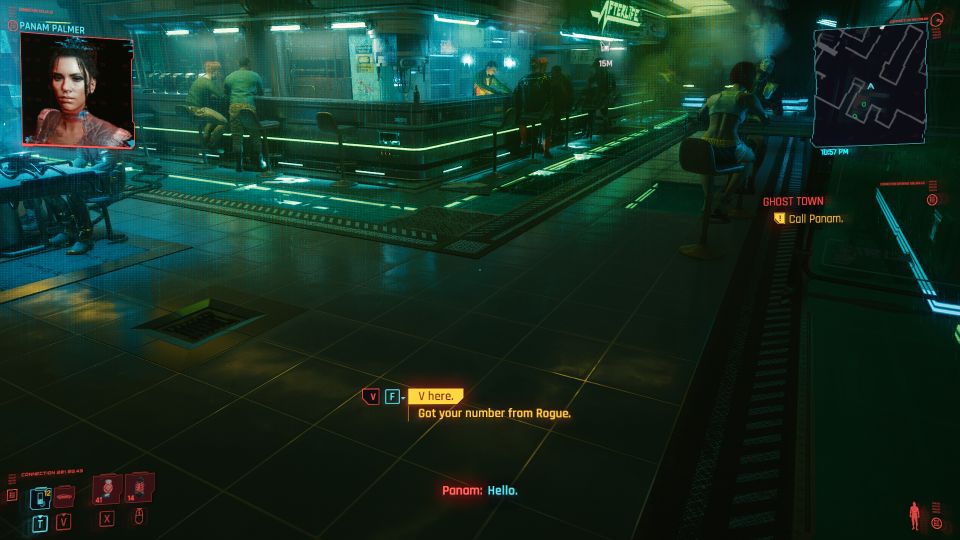
Task: Click the "Call Panam." objective
Action: click(x=816, y=218)
